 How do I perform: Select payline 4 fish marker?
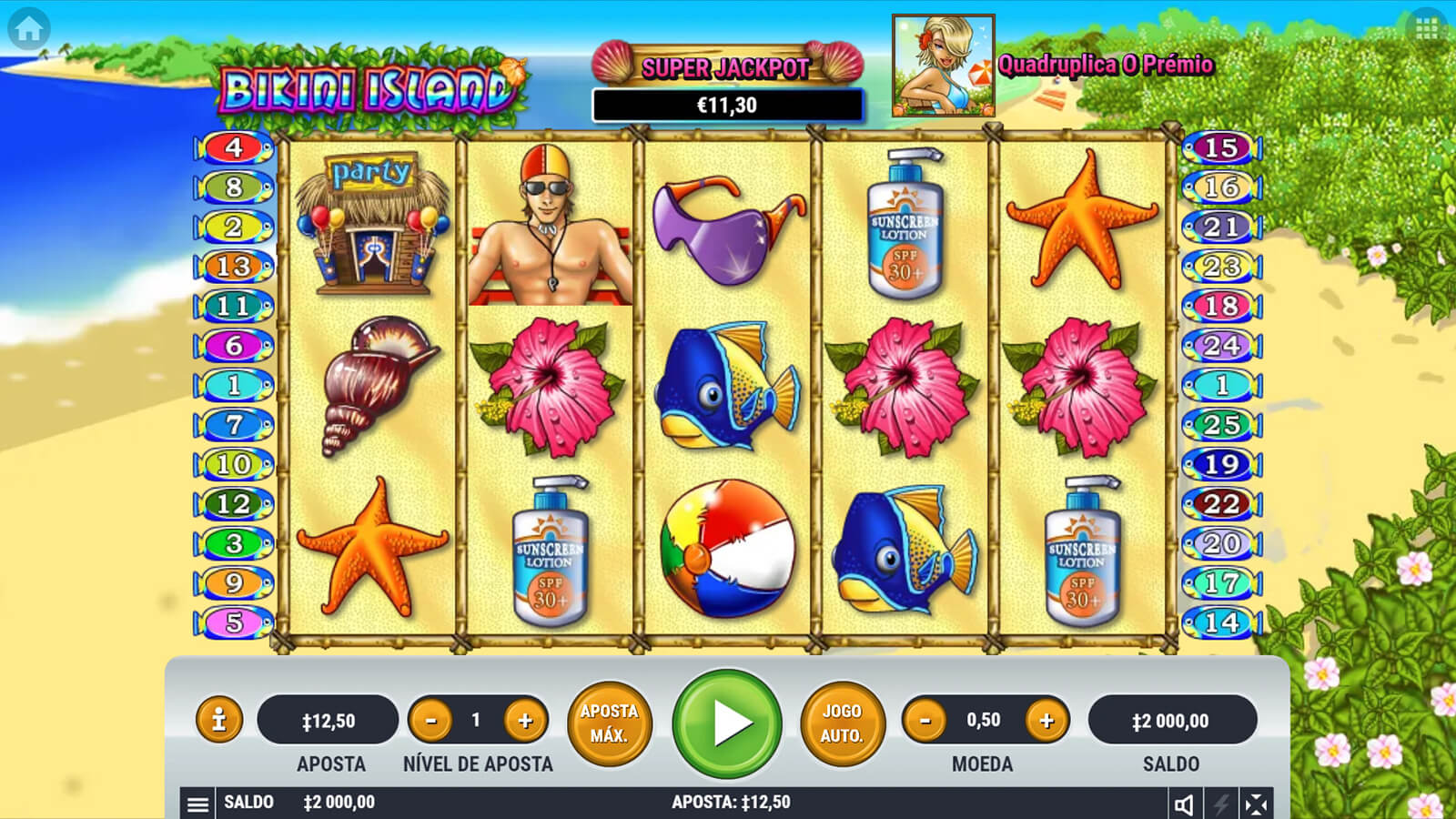pos(234,147)
